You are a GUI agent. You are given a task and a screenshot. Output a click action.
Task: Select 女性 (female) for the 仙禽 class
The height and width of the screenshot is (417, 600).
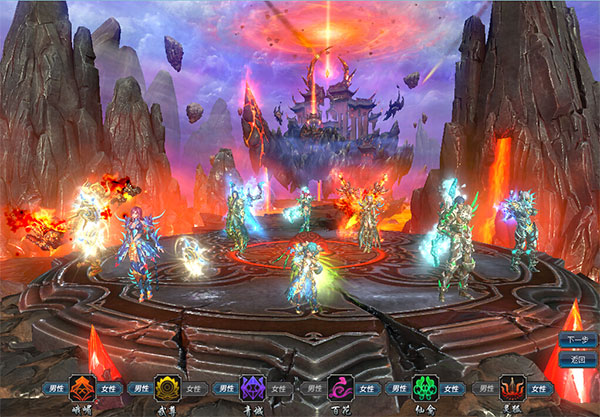(x=454, y=388)
